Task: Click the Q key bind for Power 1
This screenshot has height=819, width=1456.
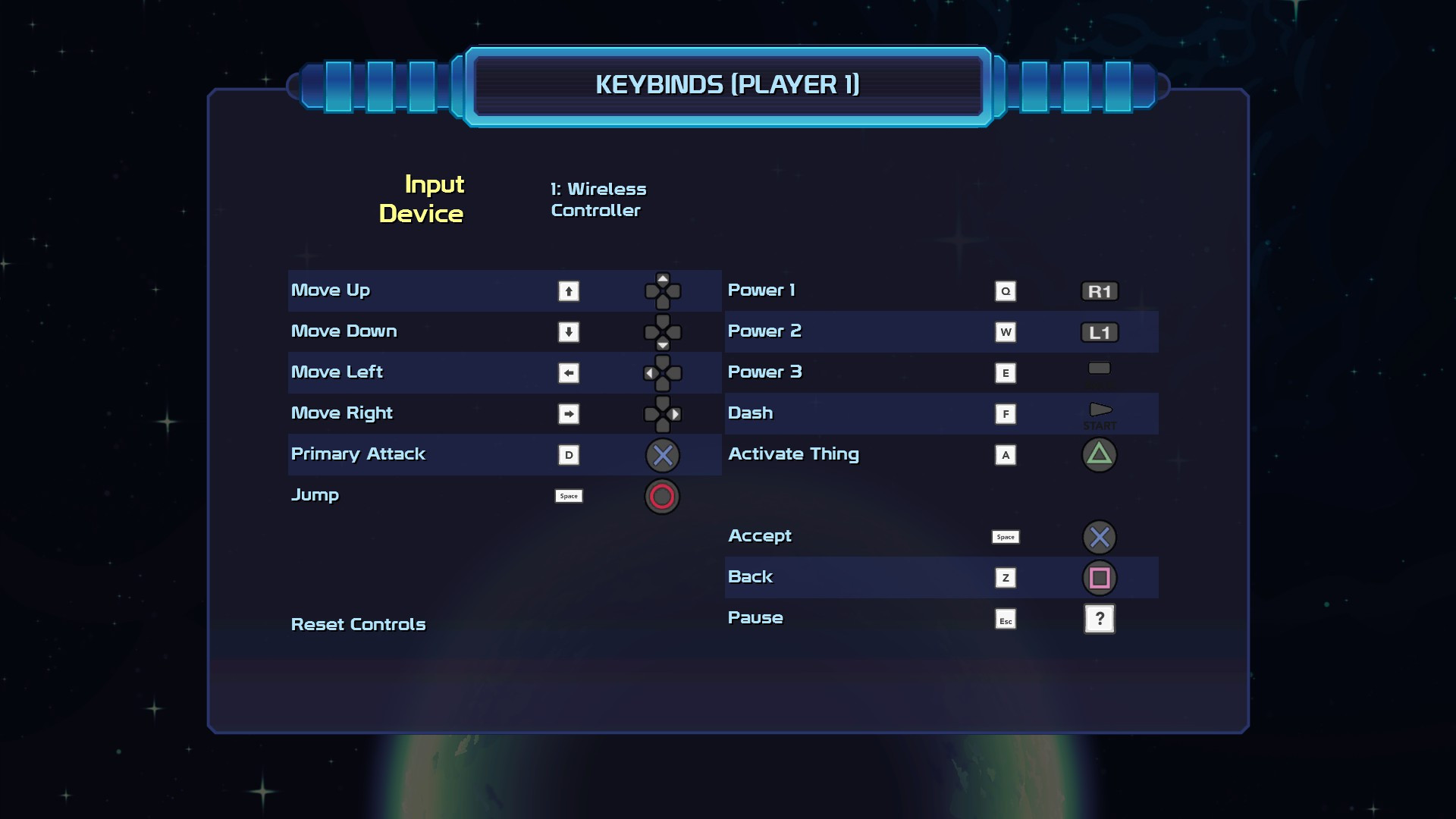Action: (x=1006, y=290)
